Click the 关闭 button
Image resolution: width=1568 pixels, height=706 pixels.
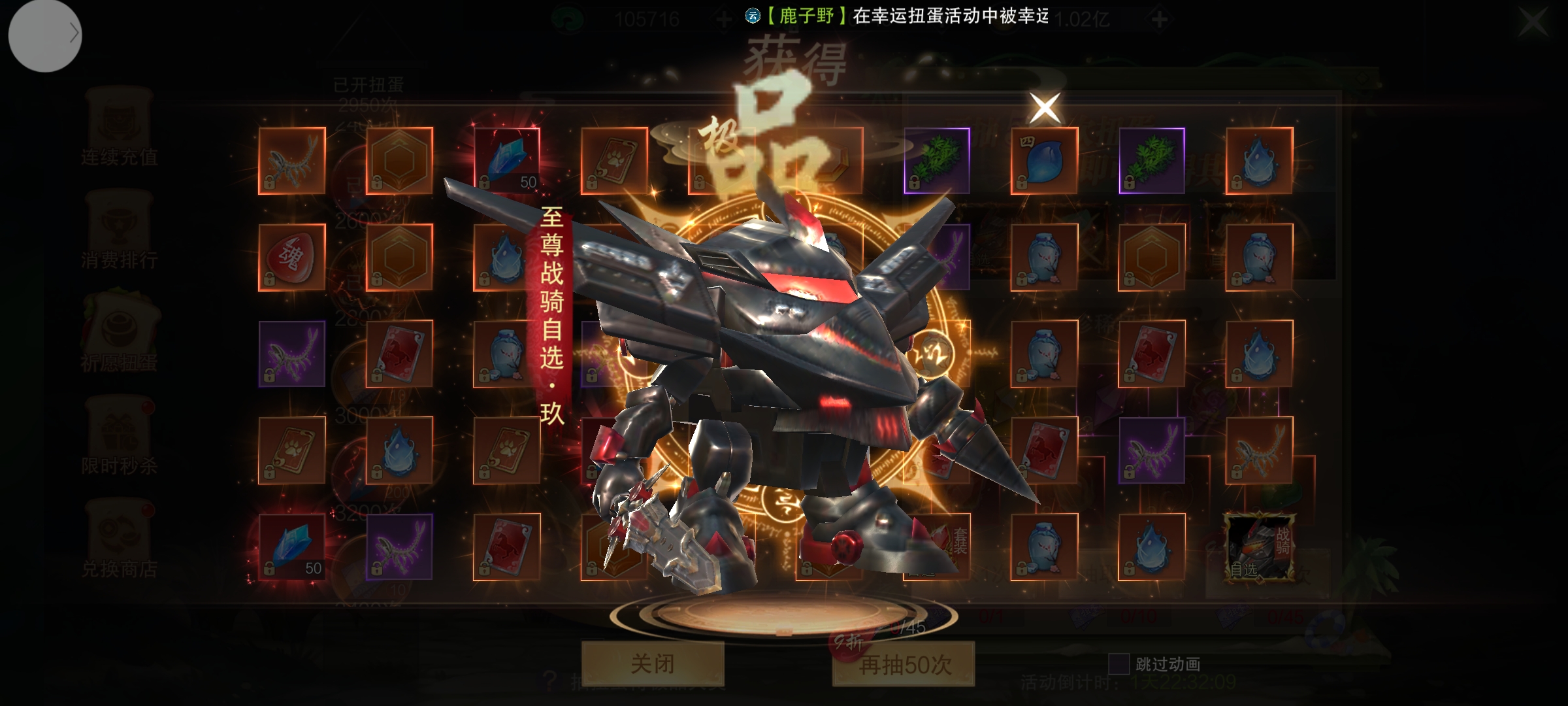653,664
